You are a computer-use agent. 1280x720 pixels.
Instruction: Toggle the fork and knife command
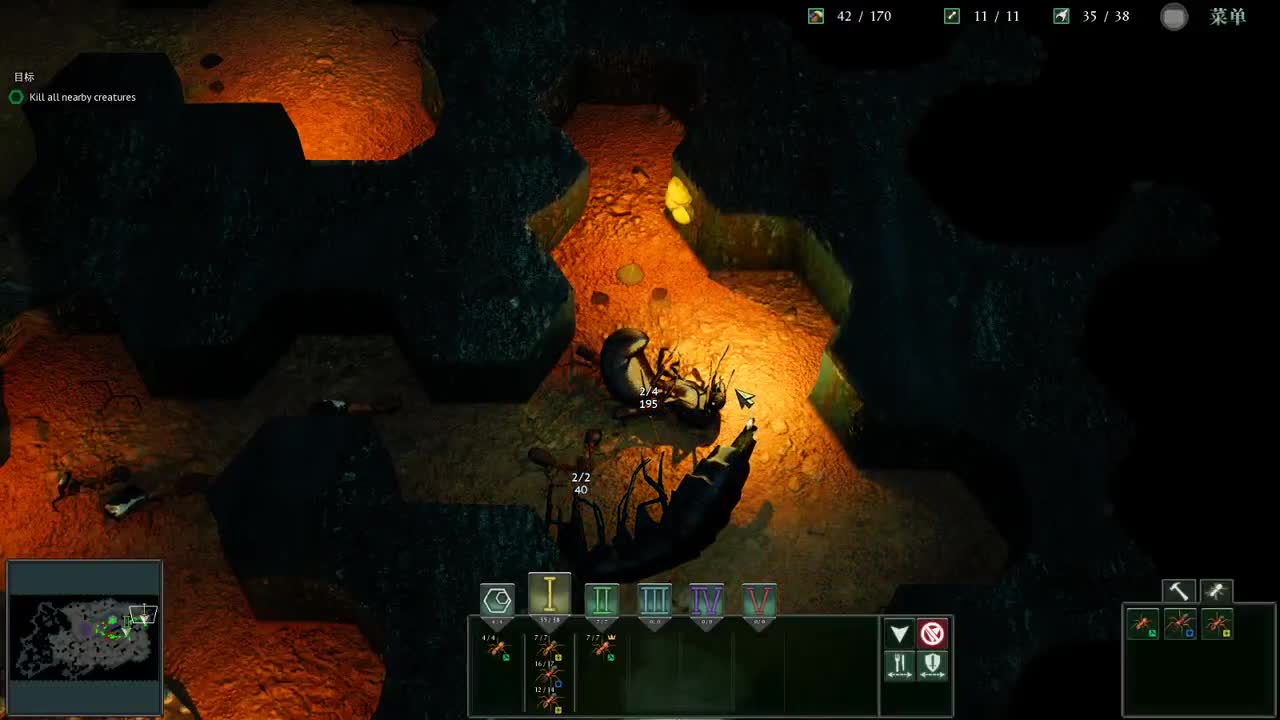(899, 666)
